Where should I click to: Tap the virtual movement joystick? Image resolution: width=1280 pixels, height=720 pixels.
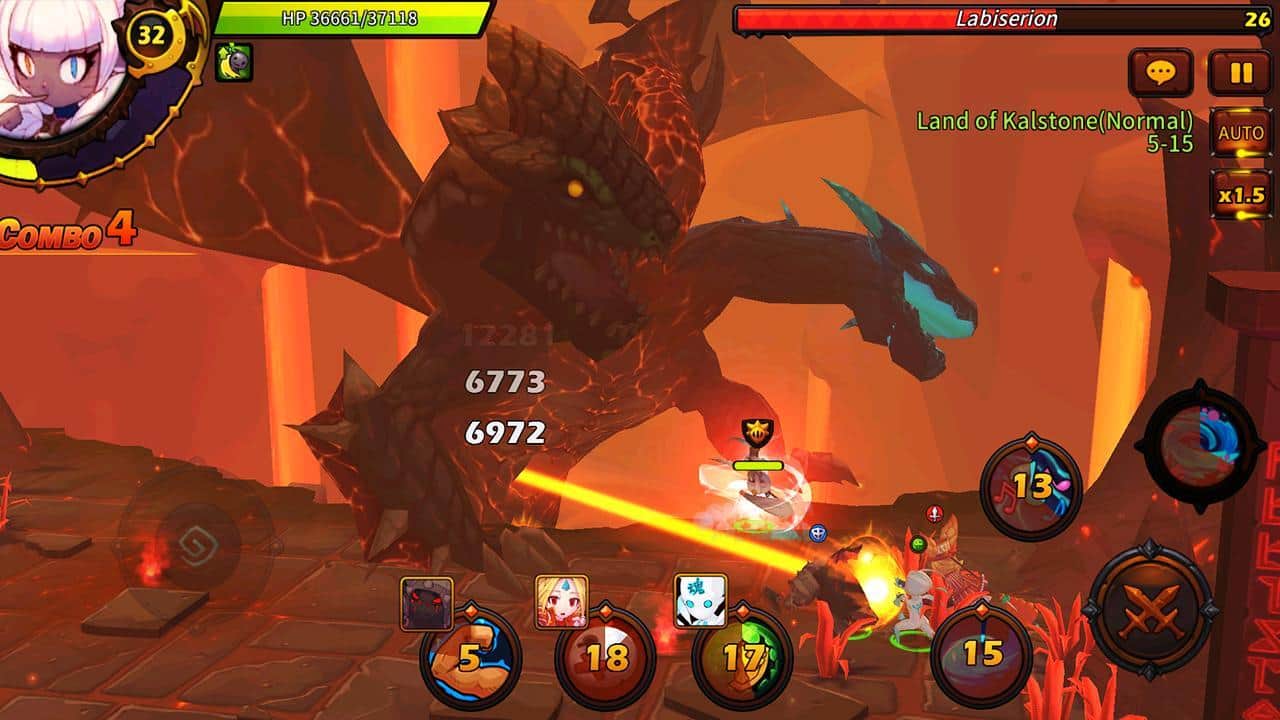point(195,545)
